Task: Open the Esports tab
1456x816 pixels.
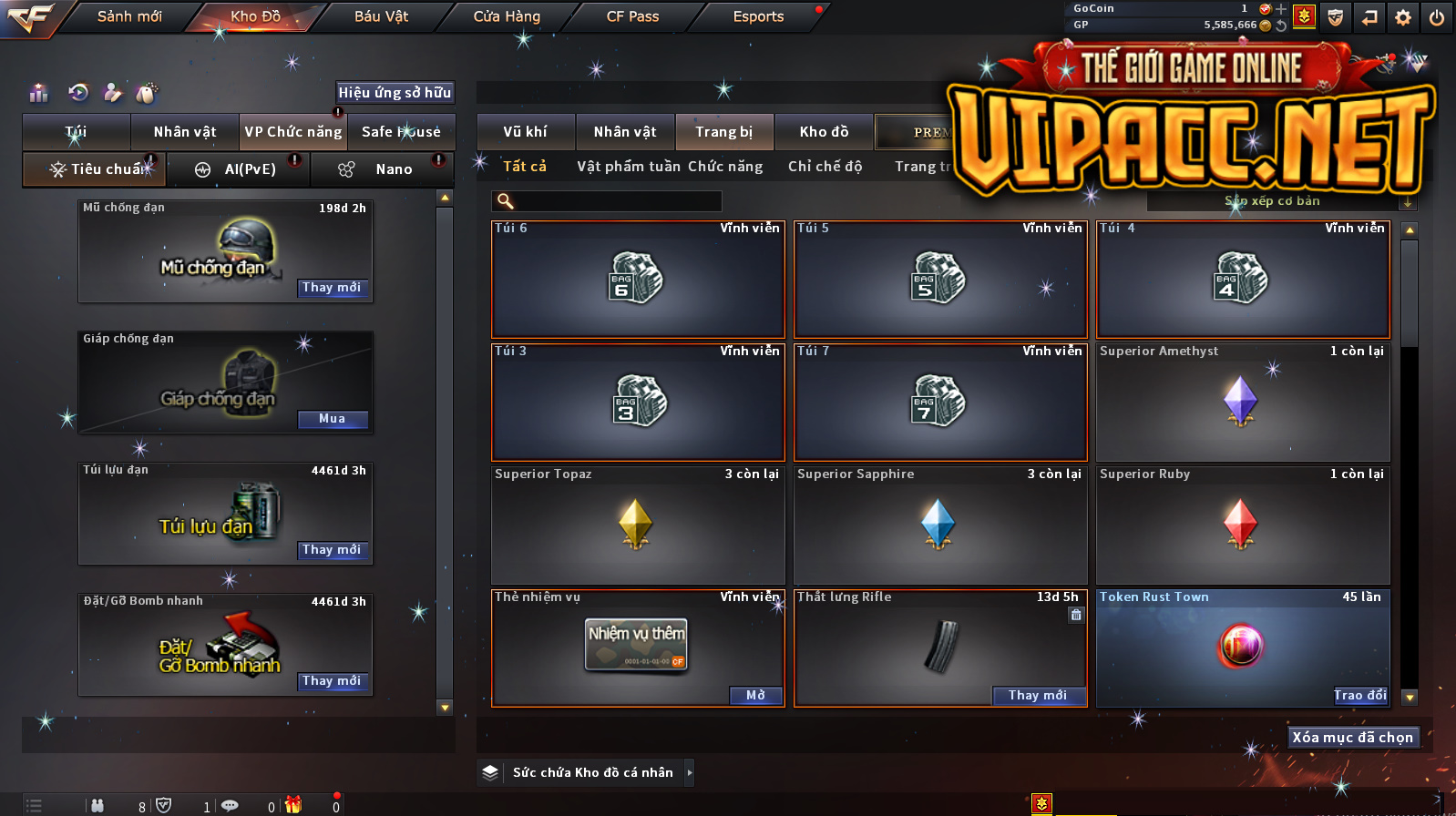Action: pos(758,16)
